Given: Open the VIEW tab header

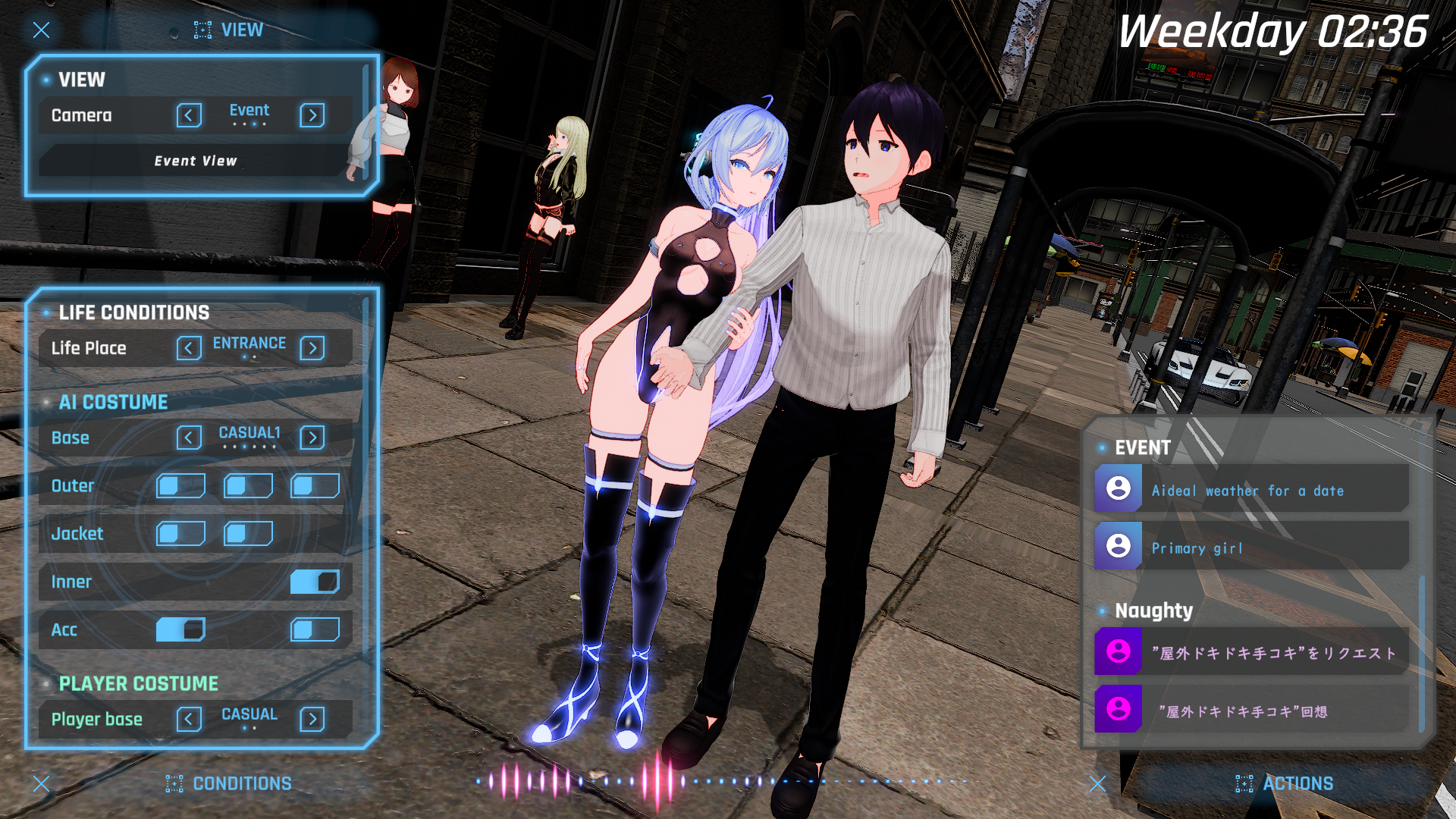Looking at the screenshot, I should [229, 30].
